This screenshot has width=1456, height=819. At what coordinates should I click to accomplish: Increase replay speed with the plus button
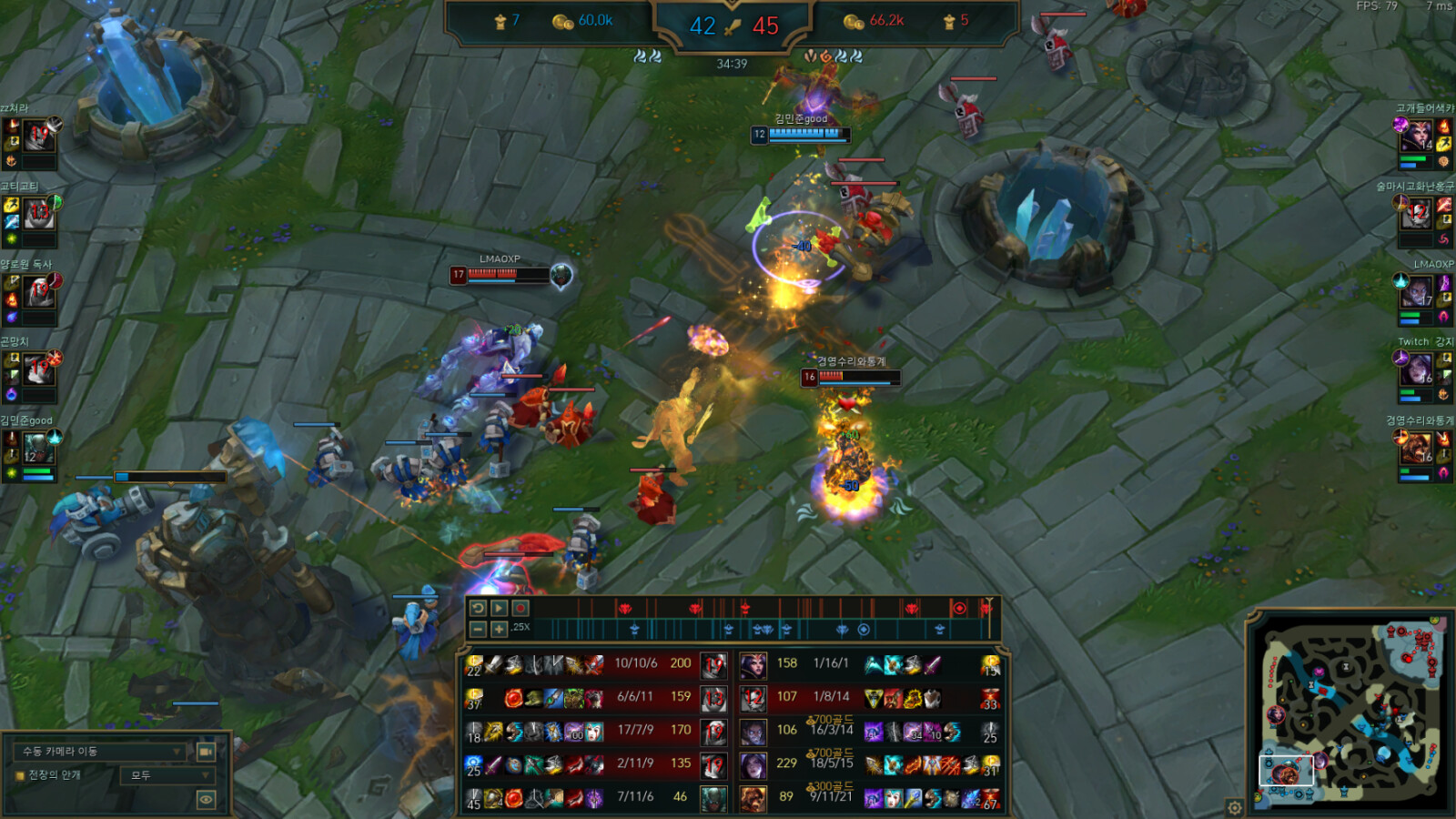tap(499, 629)
